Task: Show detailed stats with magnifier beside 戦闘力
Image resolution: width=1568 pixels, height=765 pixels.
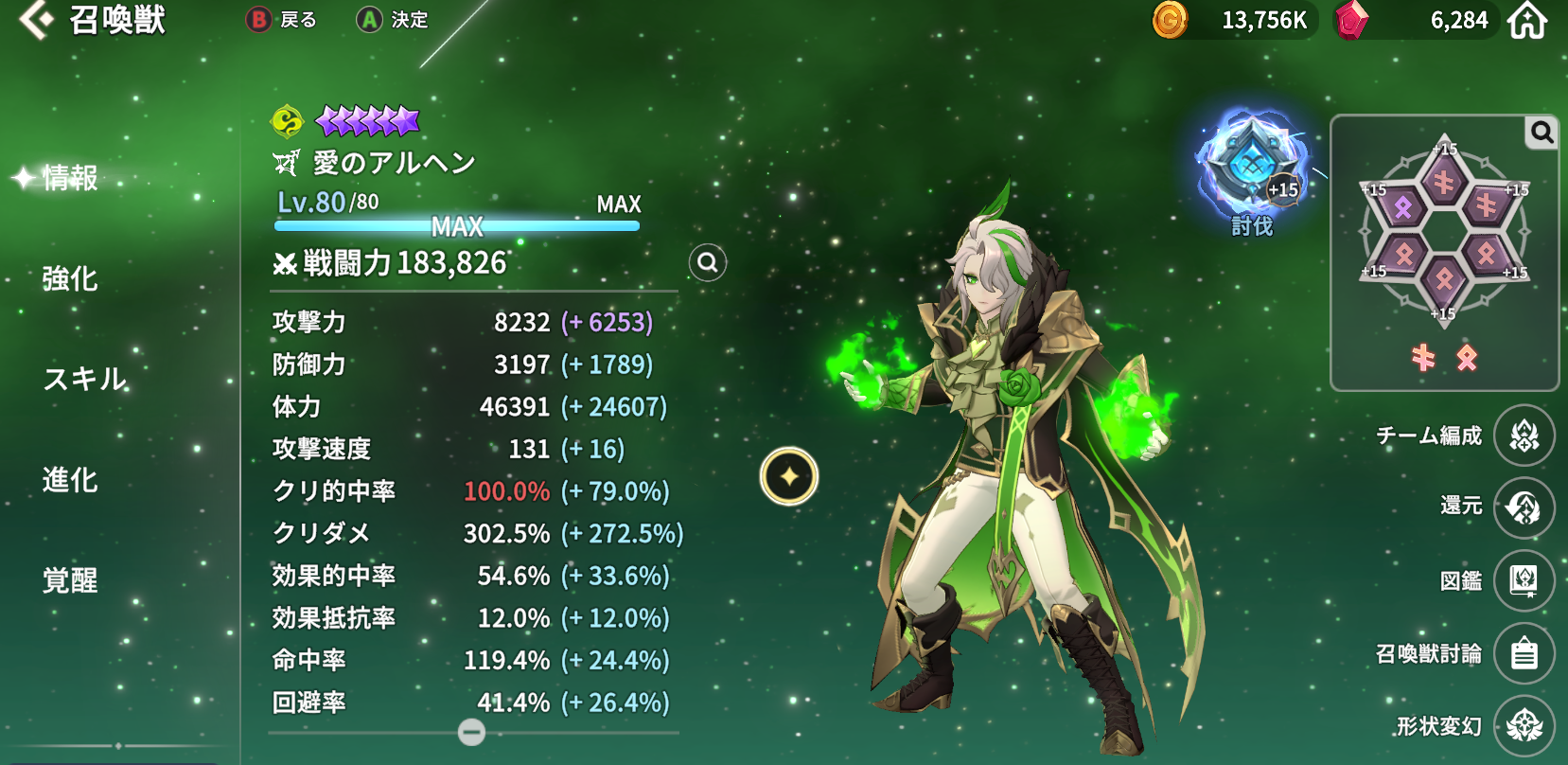Action: 708,262
